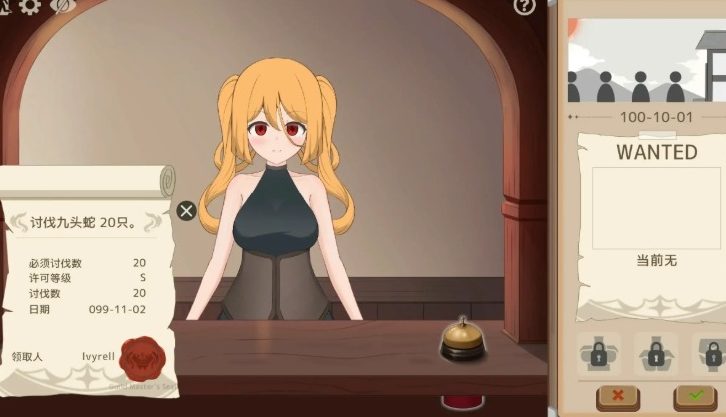Toggle the crossed-eye hide icon

62,6
